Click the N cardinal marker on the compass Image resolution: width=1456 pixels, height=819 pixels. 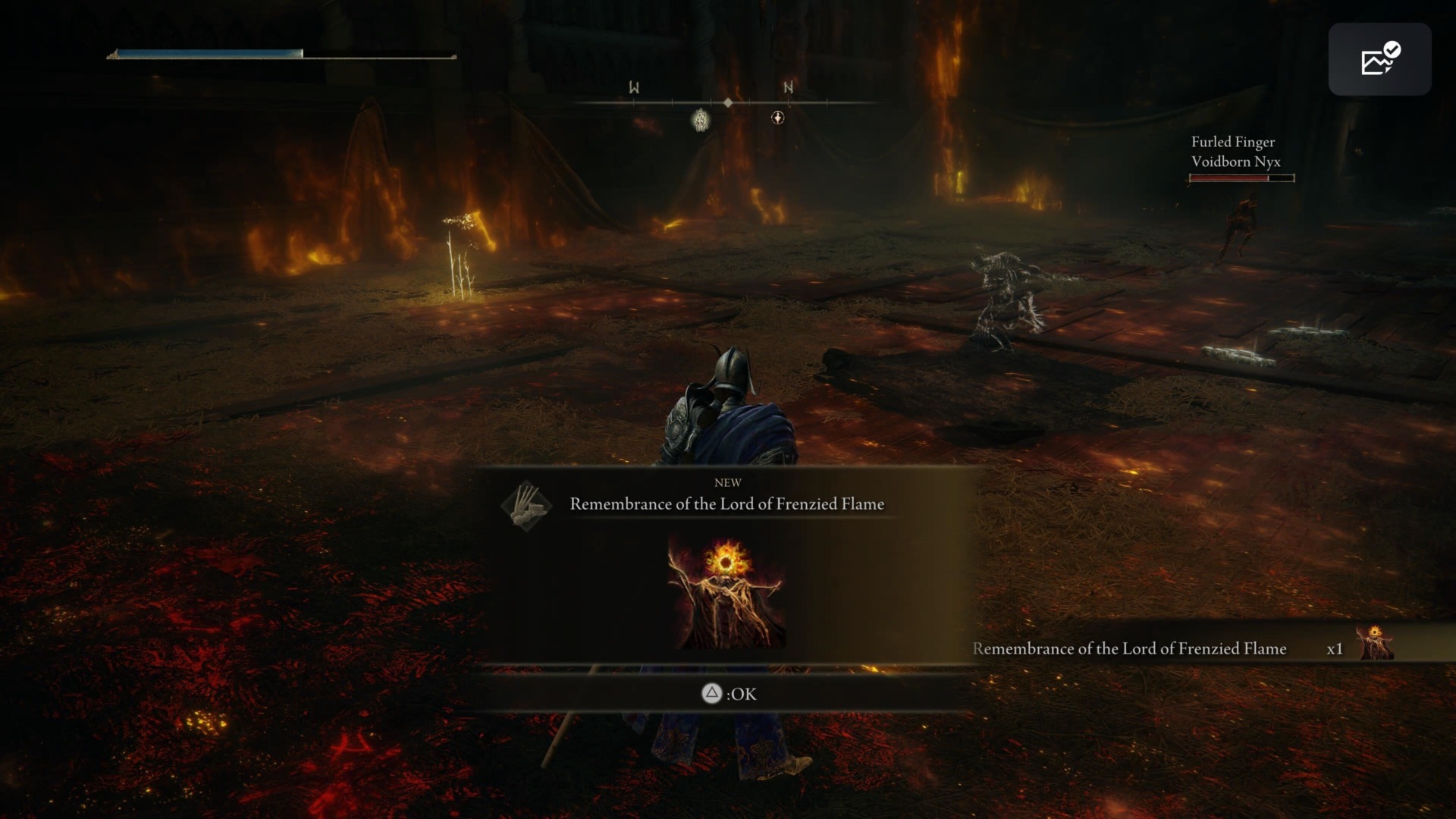tap(787, 86)
